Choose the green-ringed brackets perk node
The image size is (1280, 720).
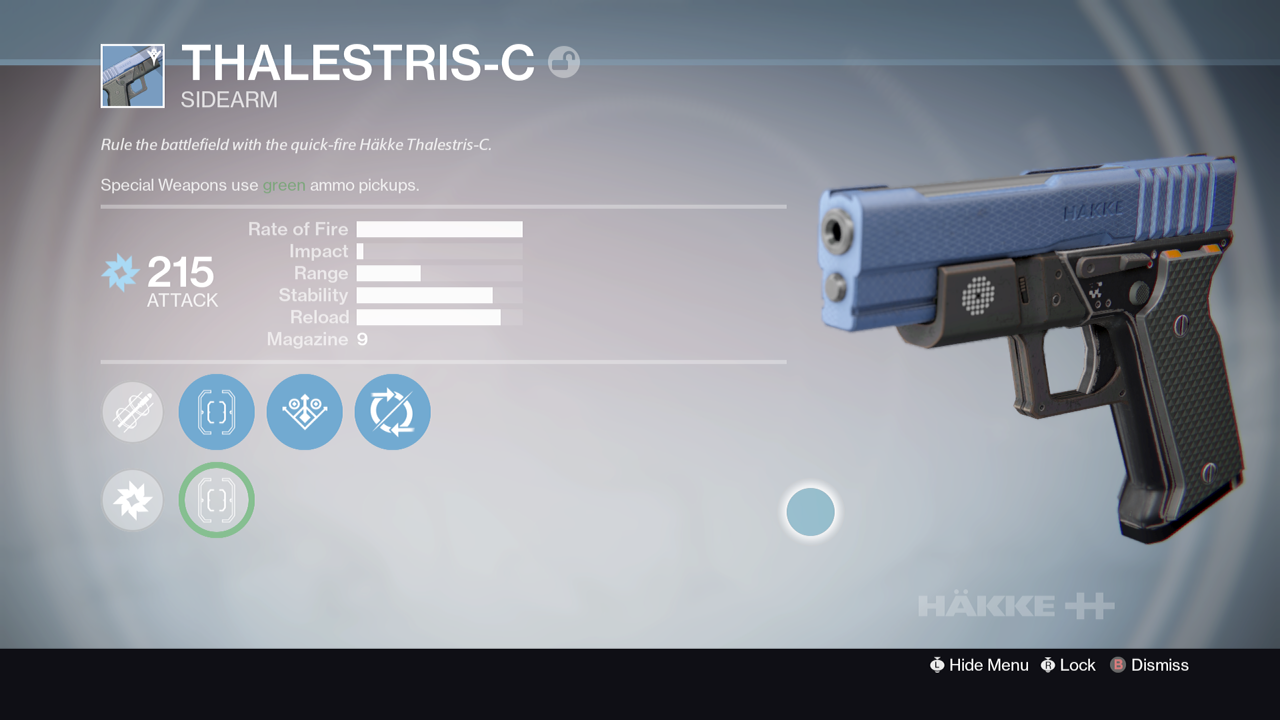[216, 500]
